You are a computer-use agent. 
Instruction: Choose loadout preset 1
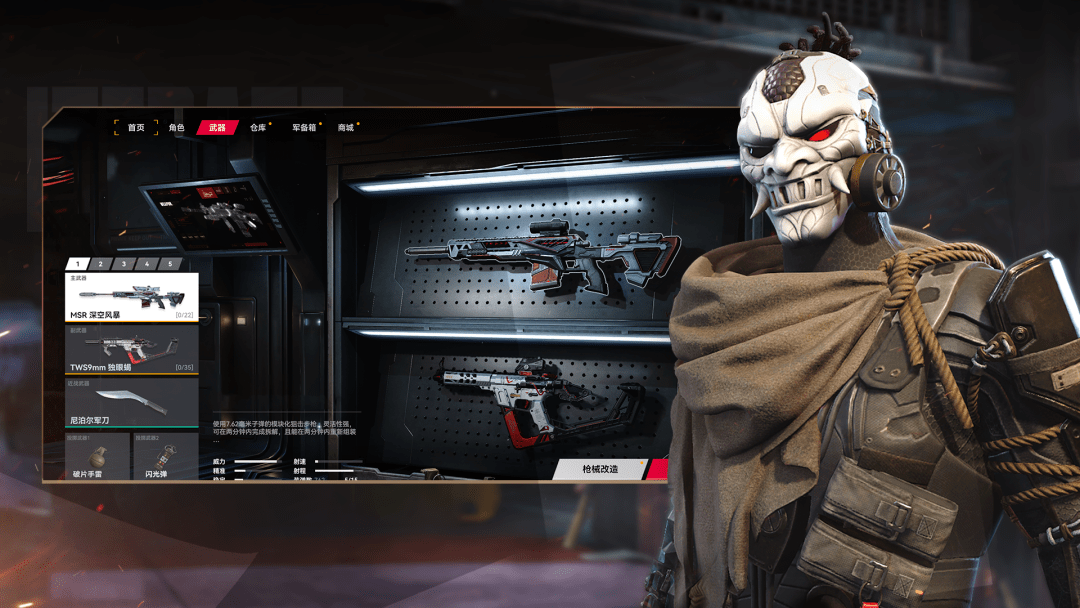point(77,264)
